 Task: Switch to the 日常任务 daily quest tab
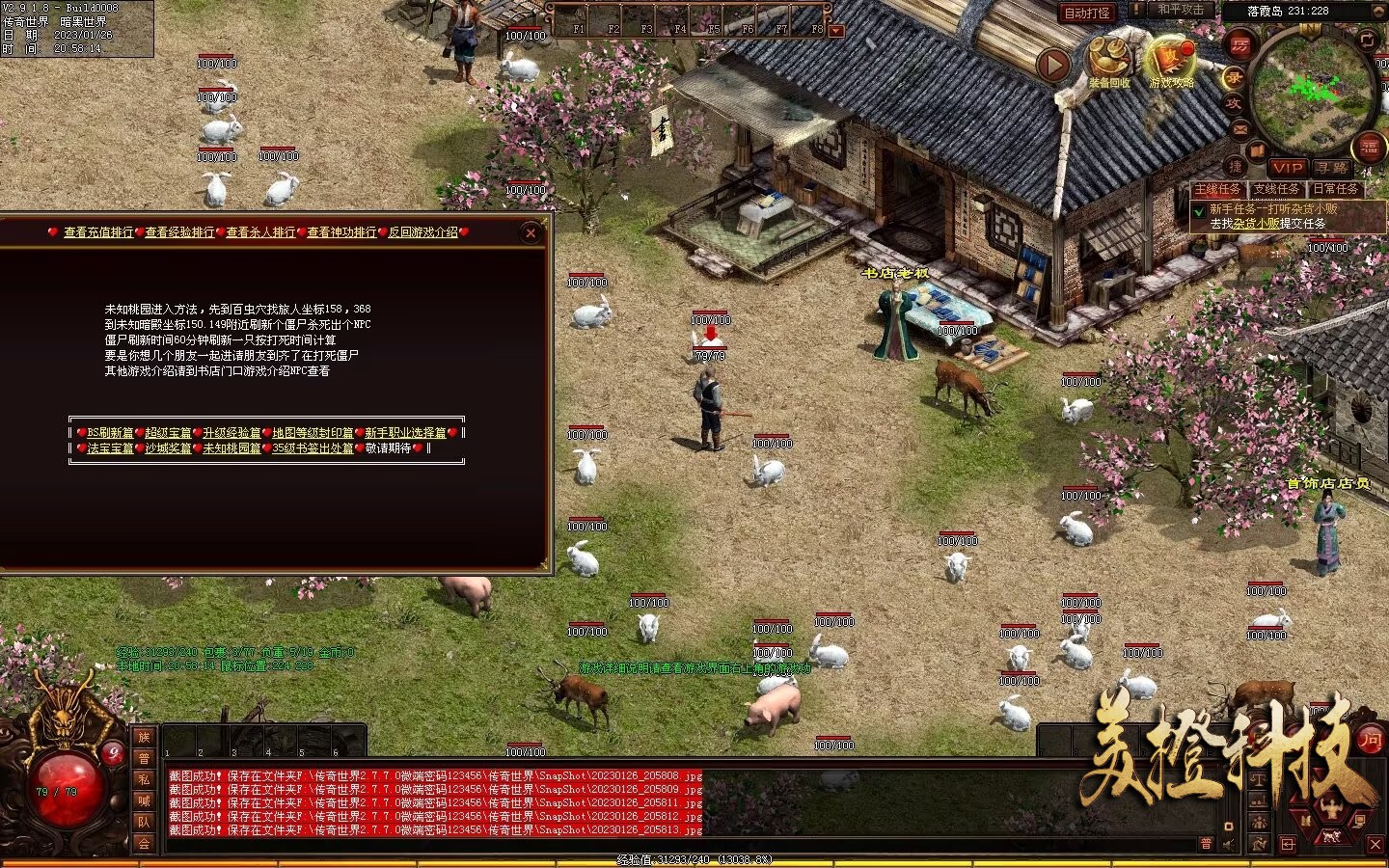click(x=1335, y=189)
